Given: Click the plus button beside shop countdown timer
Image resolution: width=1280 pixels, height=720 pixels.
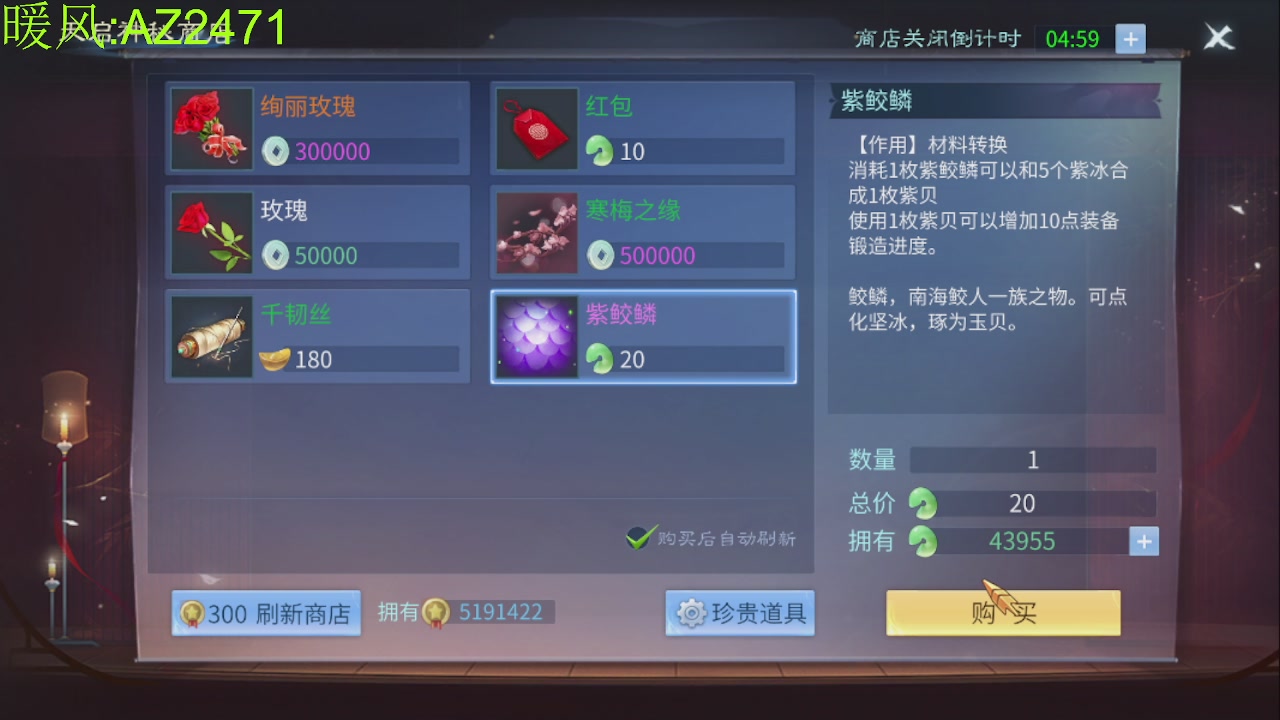Looking at the screenshot, I should 1131,38.
